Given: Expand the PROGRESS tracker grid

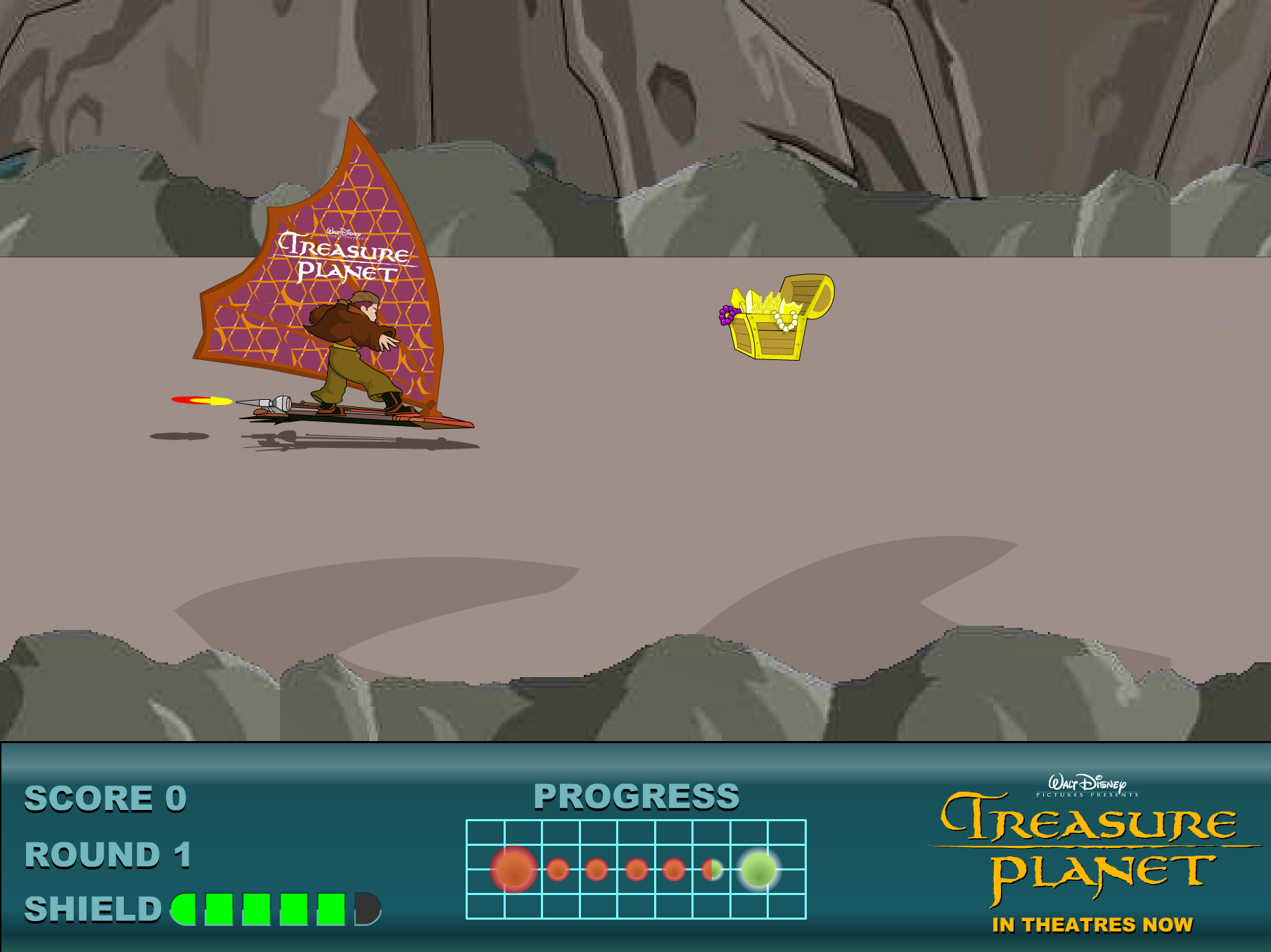Looking at the screenshot, I should 637,870.
